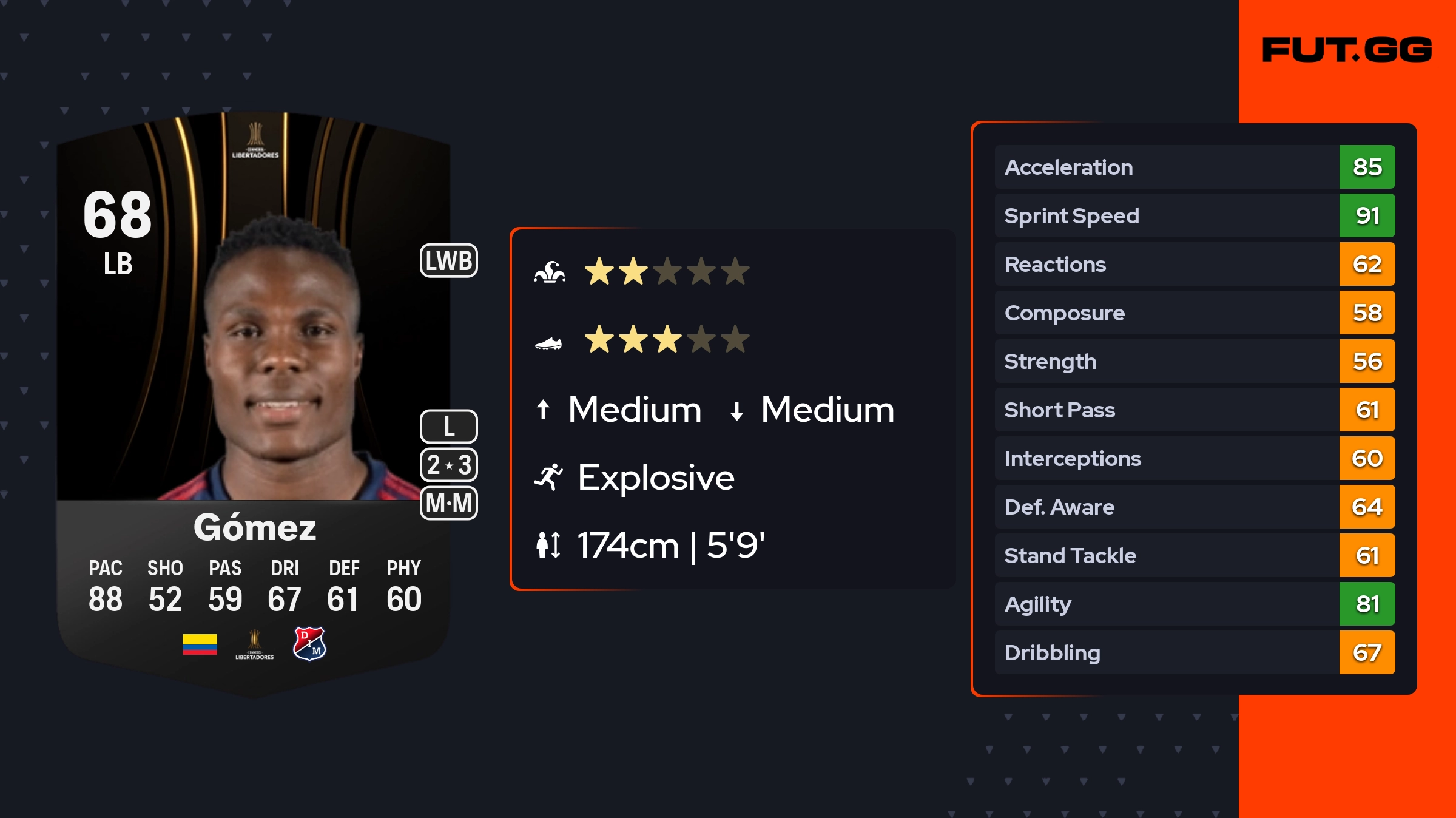Click the Colombia flag on the card
Screen dimensions: 1456x818
(200, 644)
